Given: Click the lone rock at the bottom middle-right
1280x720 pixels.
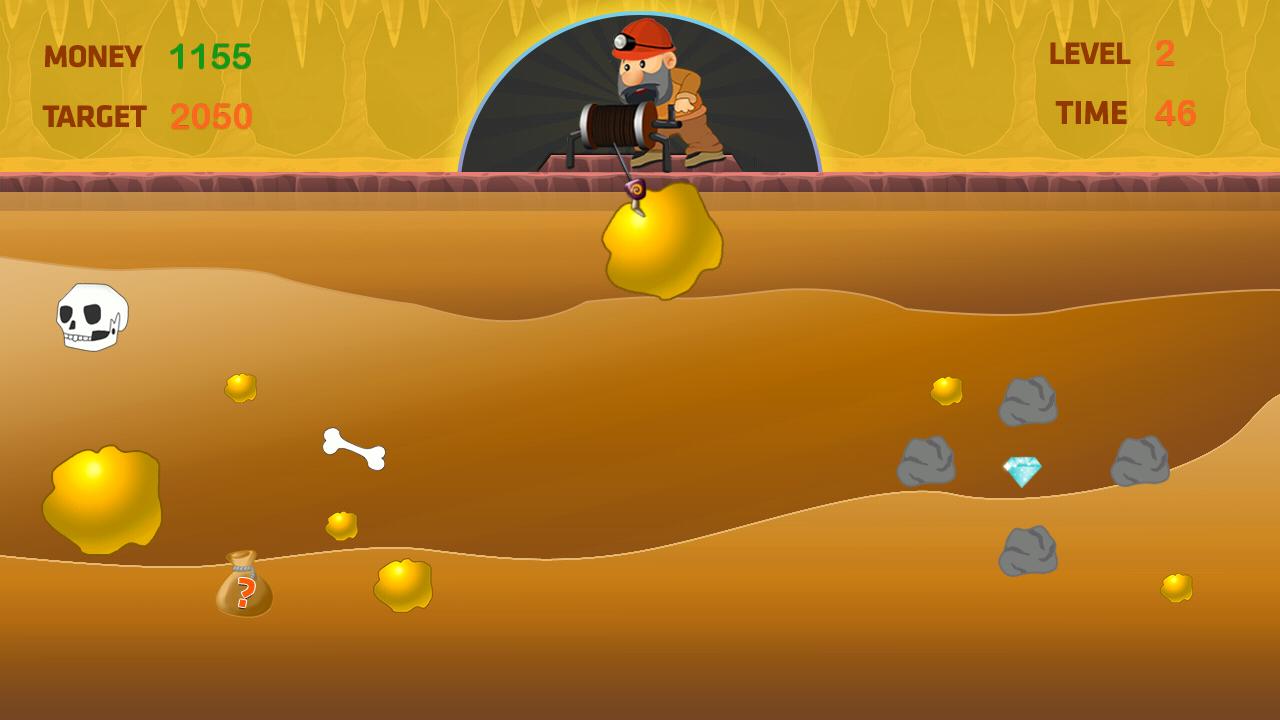Looking at the screenshot, I should coord(1027,552).
